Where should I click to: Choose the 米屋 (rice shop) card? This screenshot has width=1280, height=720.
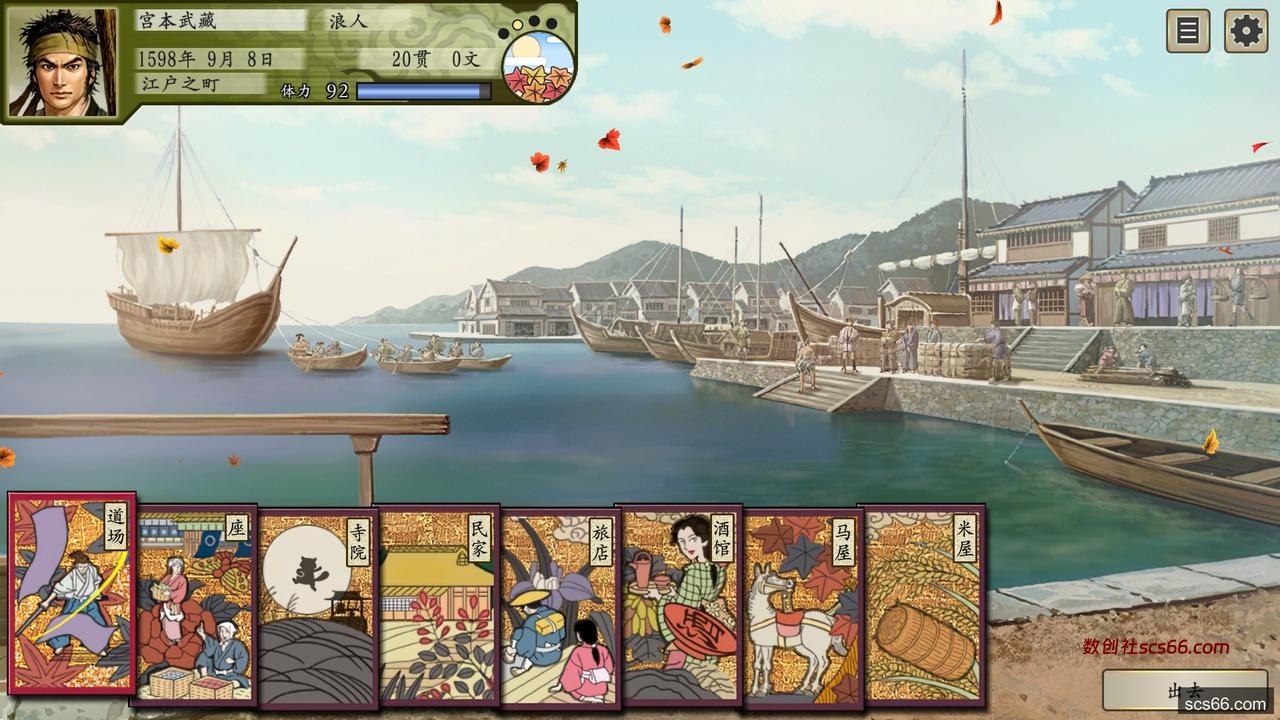pos(922,606)
